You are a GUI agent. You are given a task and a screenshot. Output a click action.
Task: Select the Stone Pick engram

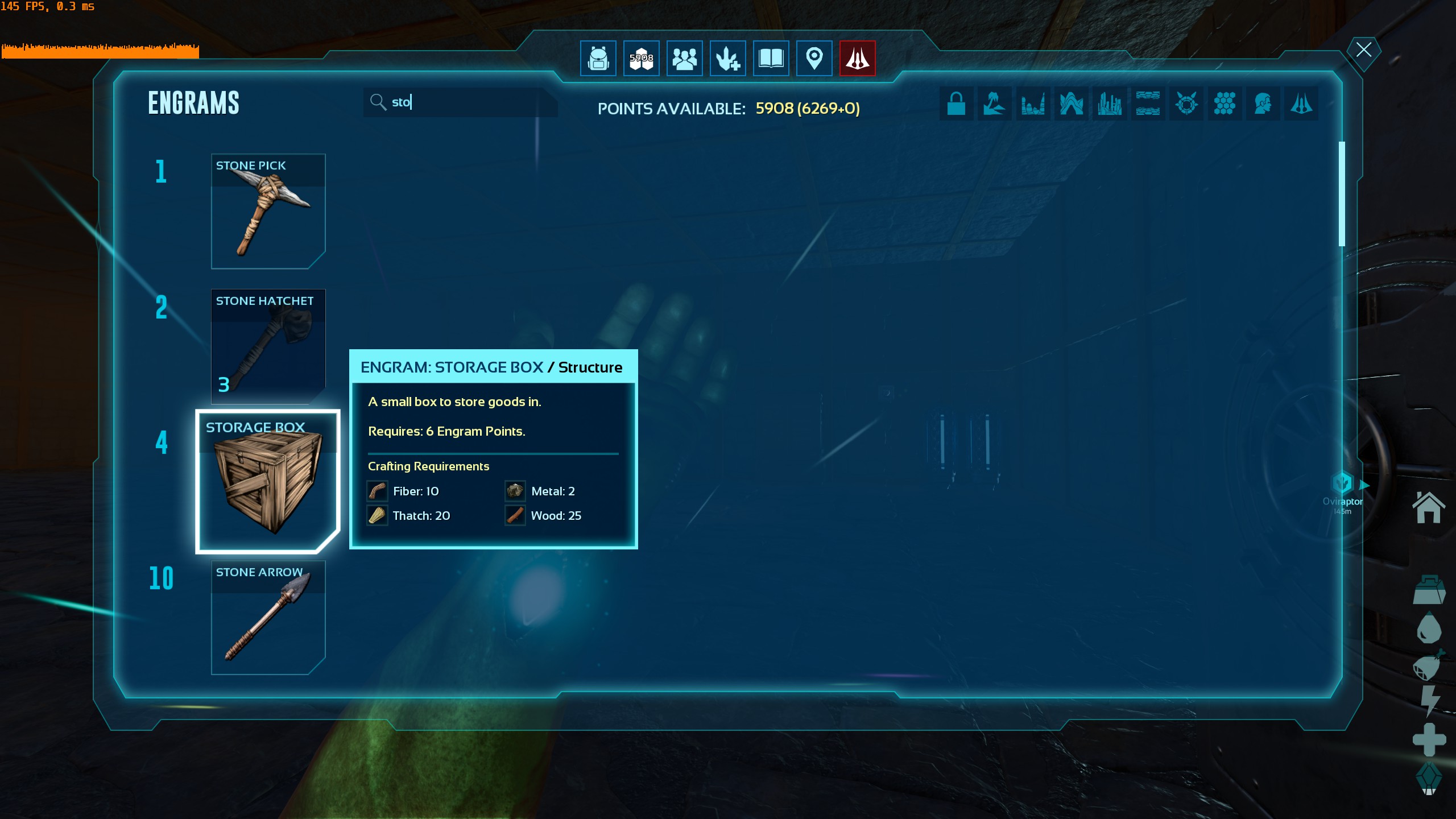pyautogui.click(x=268, y=211)
